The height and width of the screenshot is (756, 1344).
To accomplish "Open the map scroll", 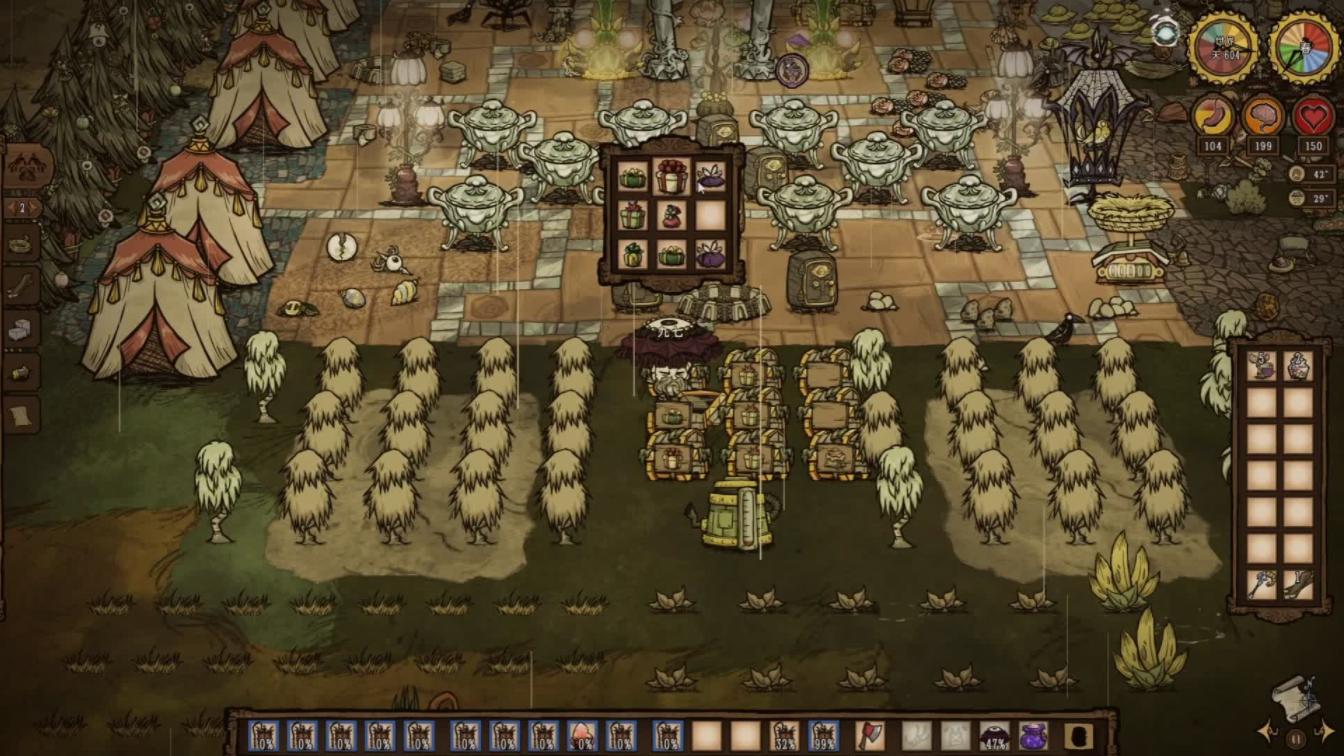I will click(1296, 692).
